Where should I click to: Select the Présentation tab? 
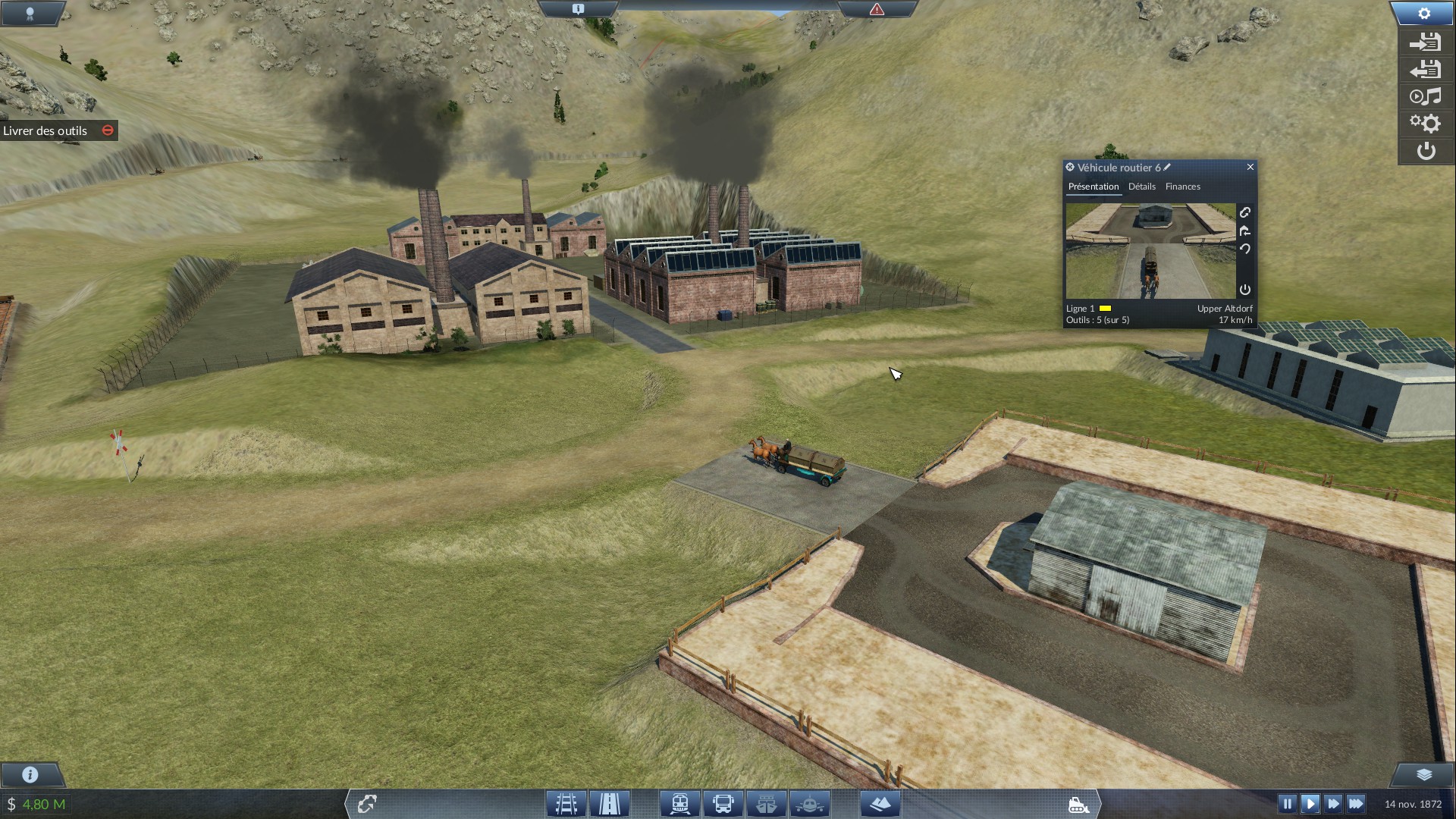1093,187
